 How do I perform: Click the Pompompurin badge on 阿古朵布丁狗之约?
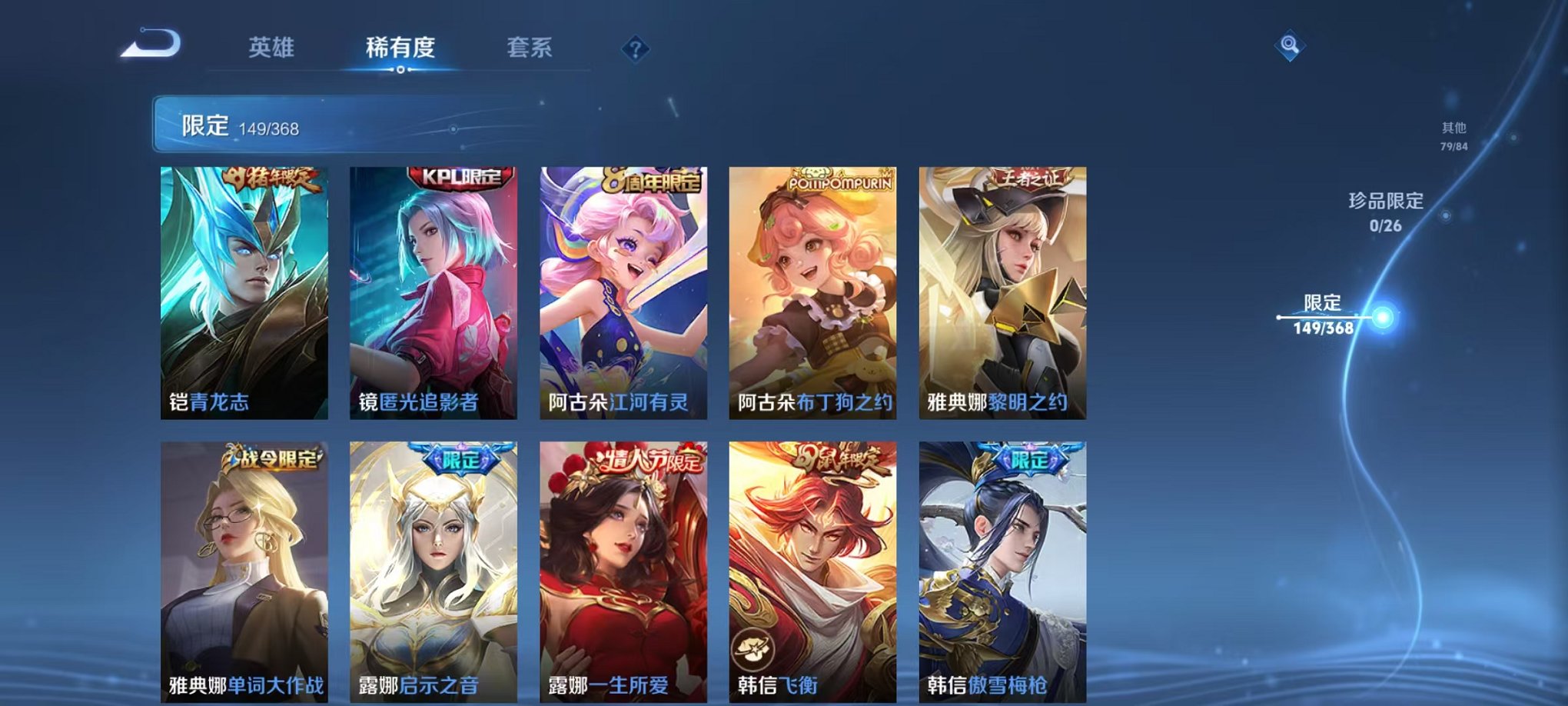click(x=842, y=178)
